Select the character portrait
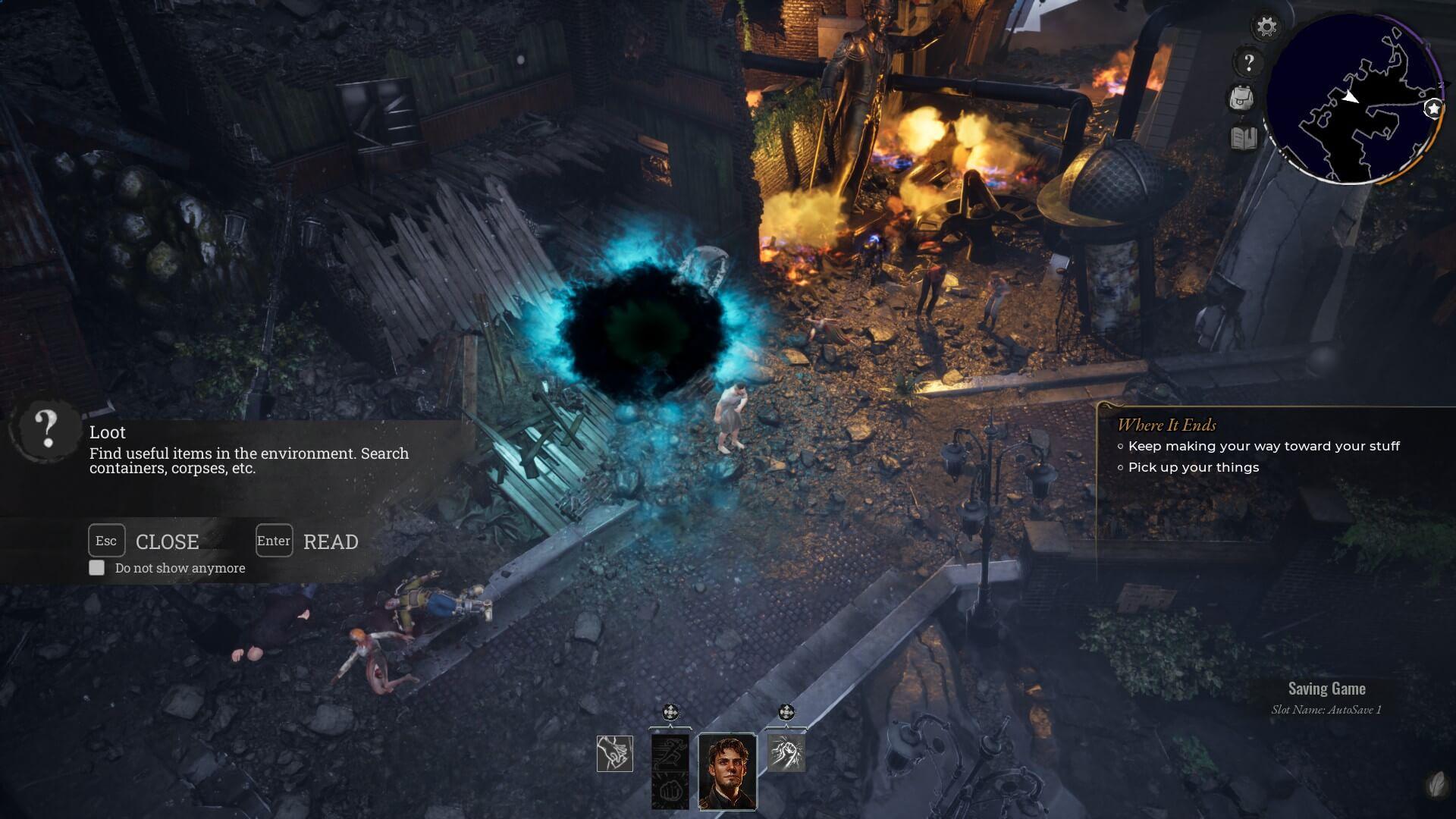1456x819 pixels. (x=727, y=771)
